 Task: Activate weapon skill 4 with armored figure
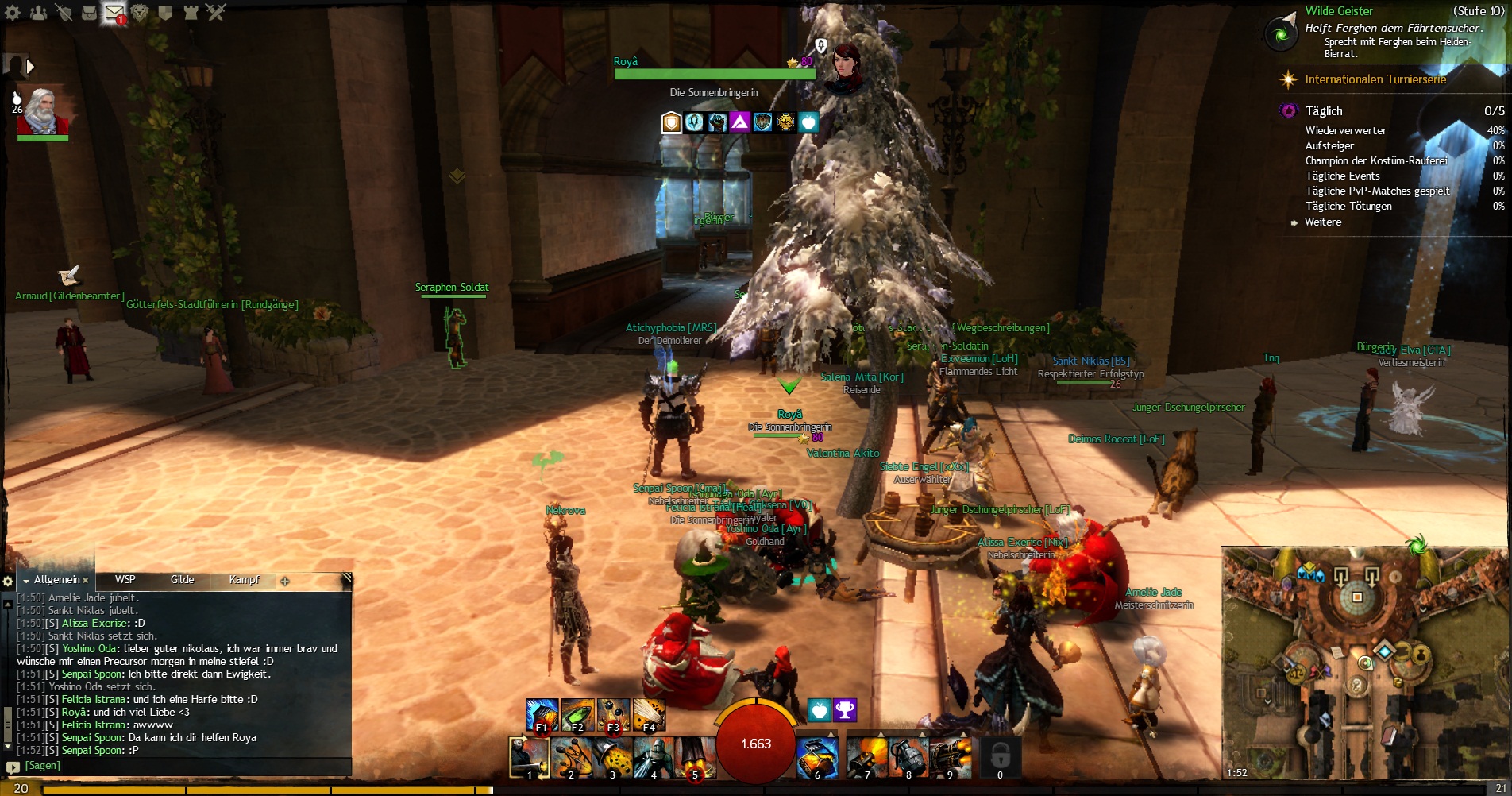click(654, 757)
